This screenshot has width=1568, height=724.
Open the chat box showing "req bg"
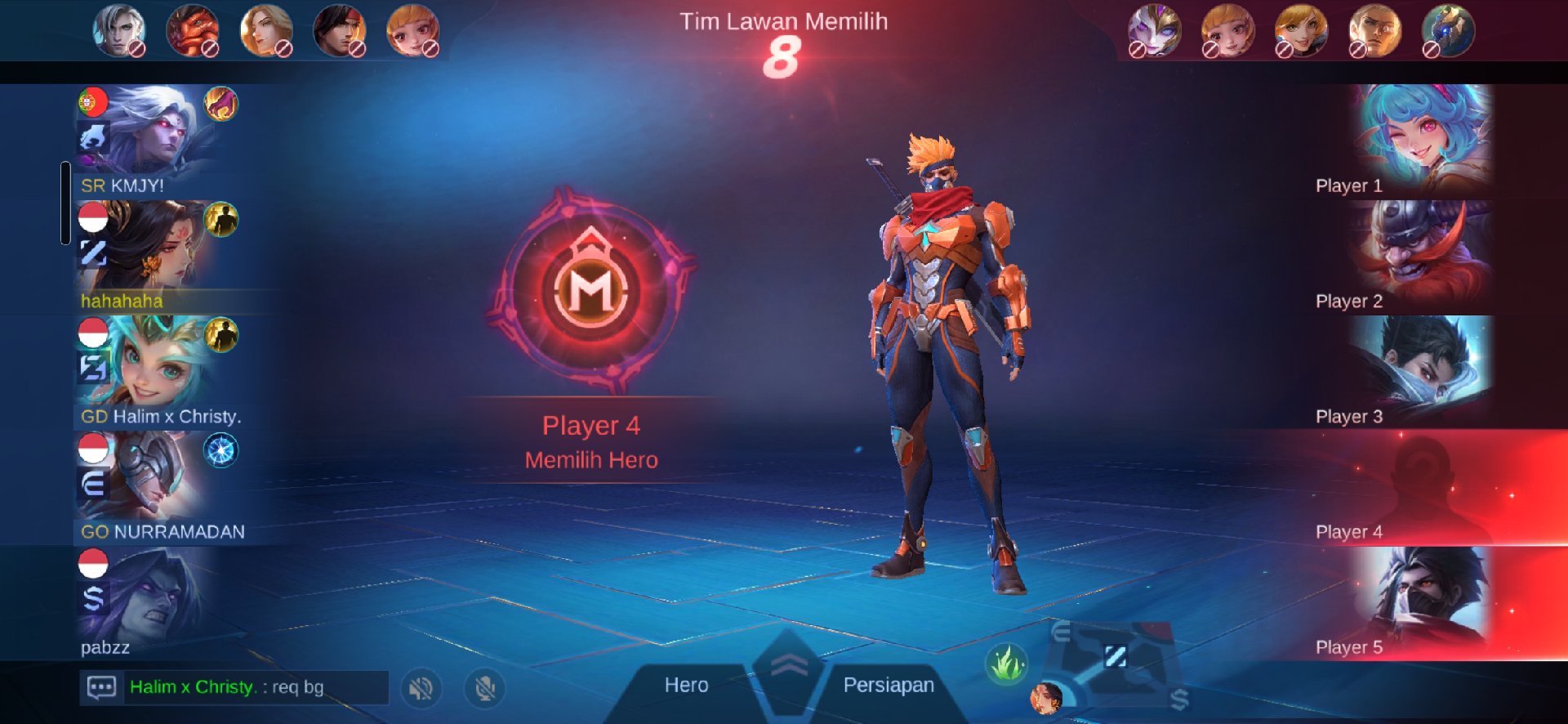click(x=234, y=687)
